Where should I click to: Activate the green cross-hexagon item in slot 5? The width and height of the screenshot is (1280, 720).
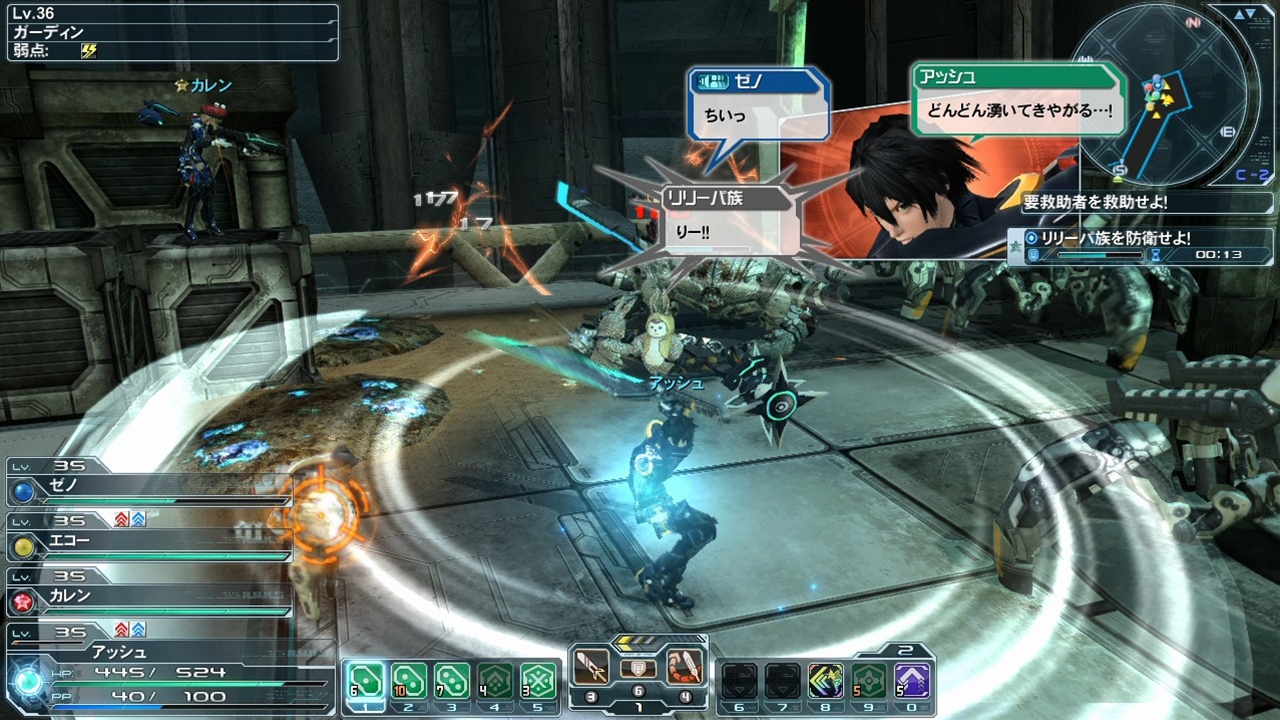[538, 681]
